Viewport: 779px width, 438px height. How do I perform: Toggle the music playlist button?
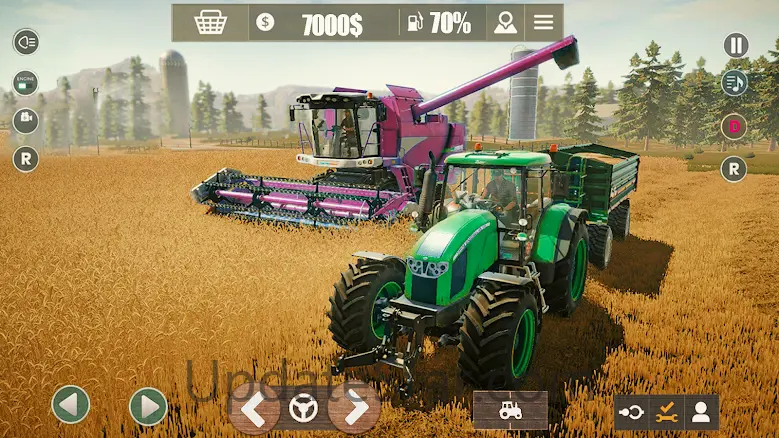(x=735, y=84)
